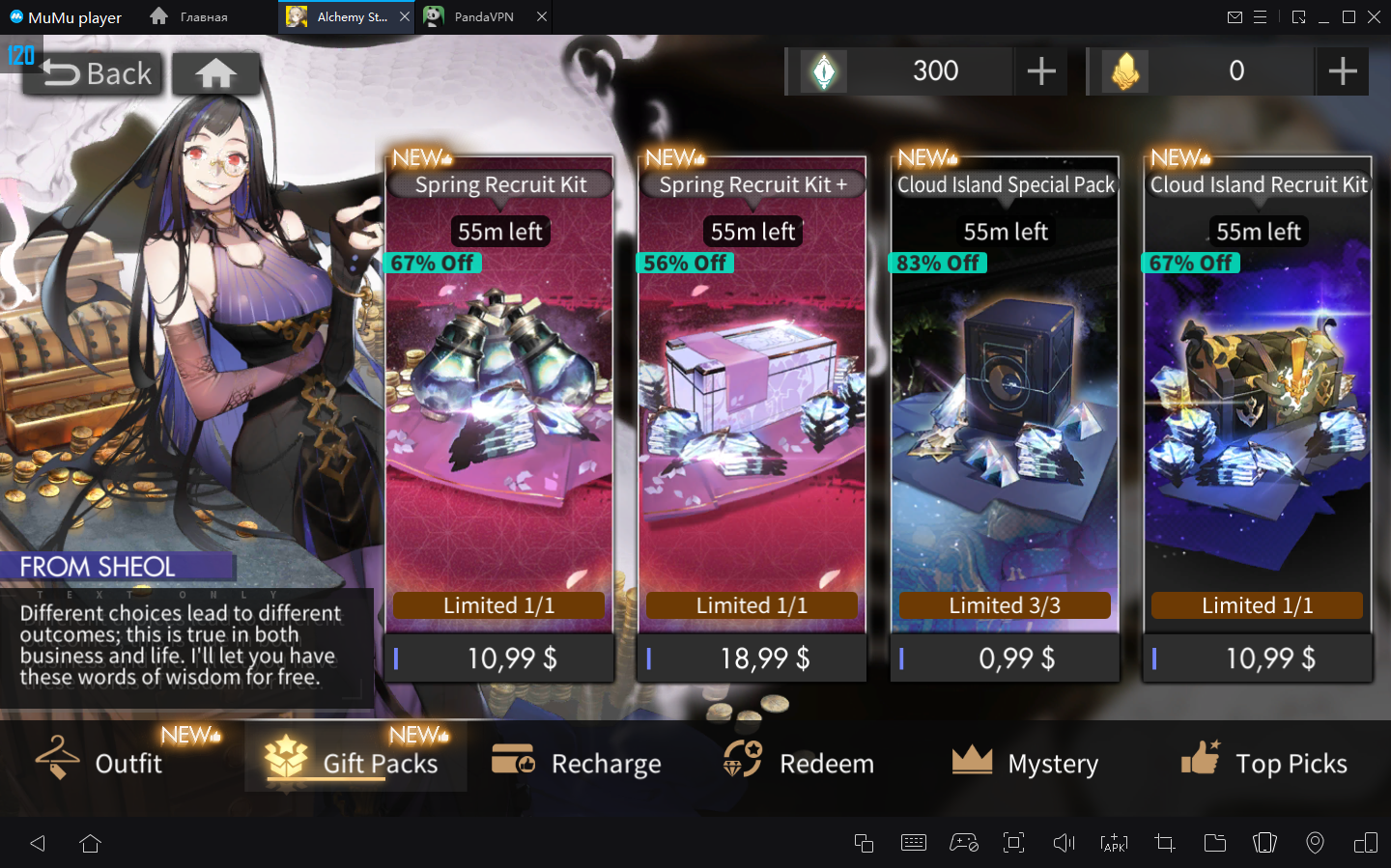Open the Recharge tab
This screenshot has width=1391, height=868.
(577, 763)
